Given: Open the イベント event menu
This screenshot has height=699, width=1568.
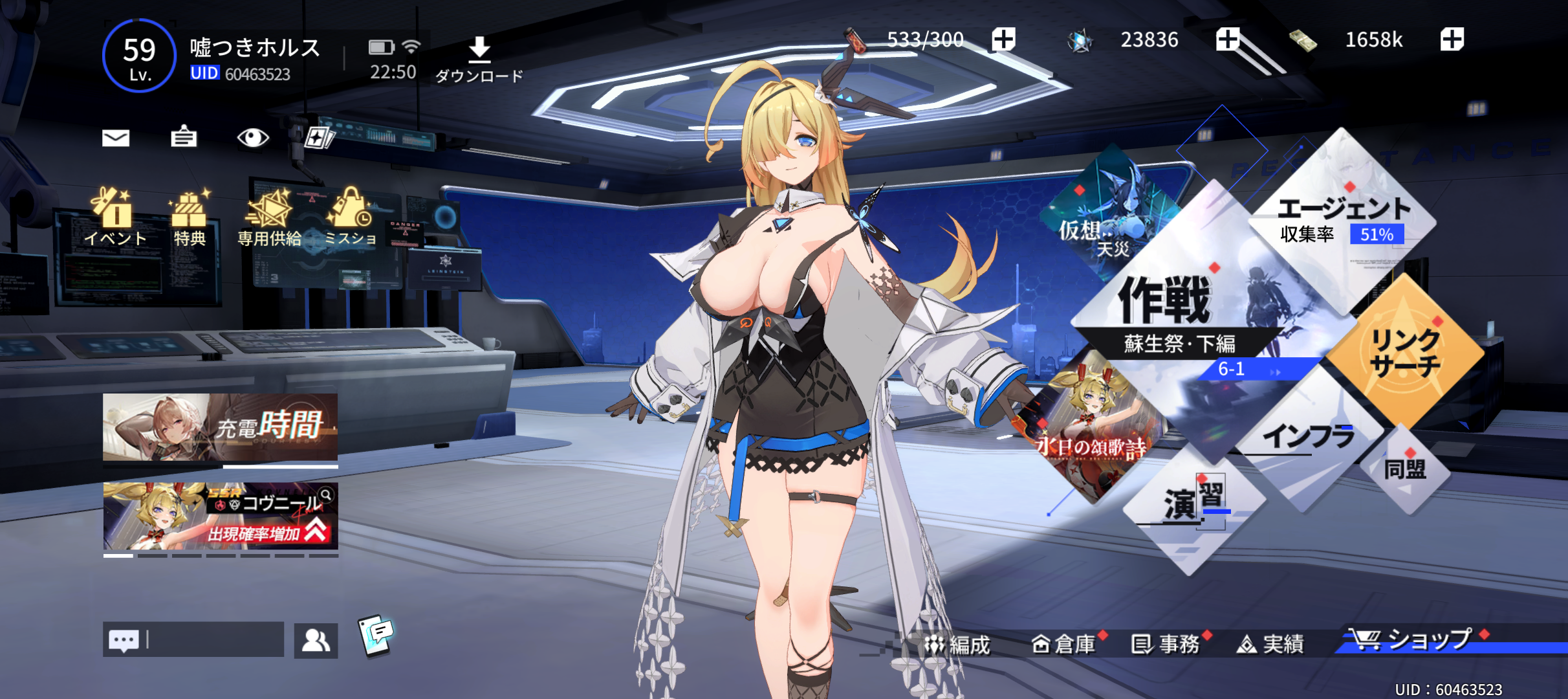Looking at the screenshot, I should [x=115, y=217].
